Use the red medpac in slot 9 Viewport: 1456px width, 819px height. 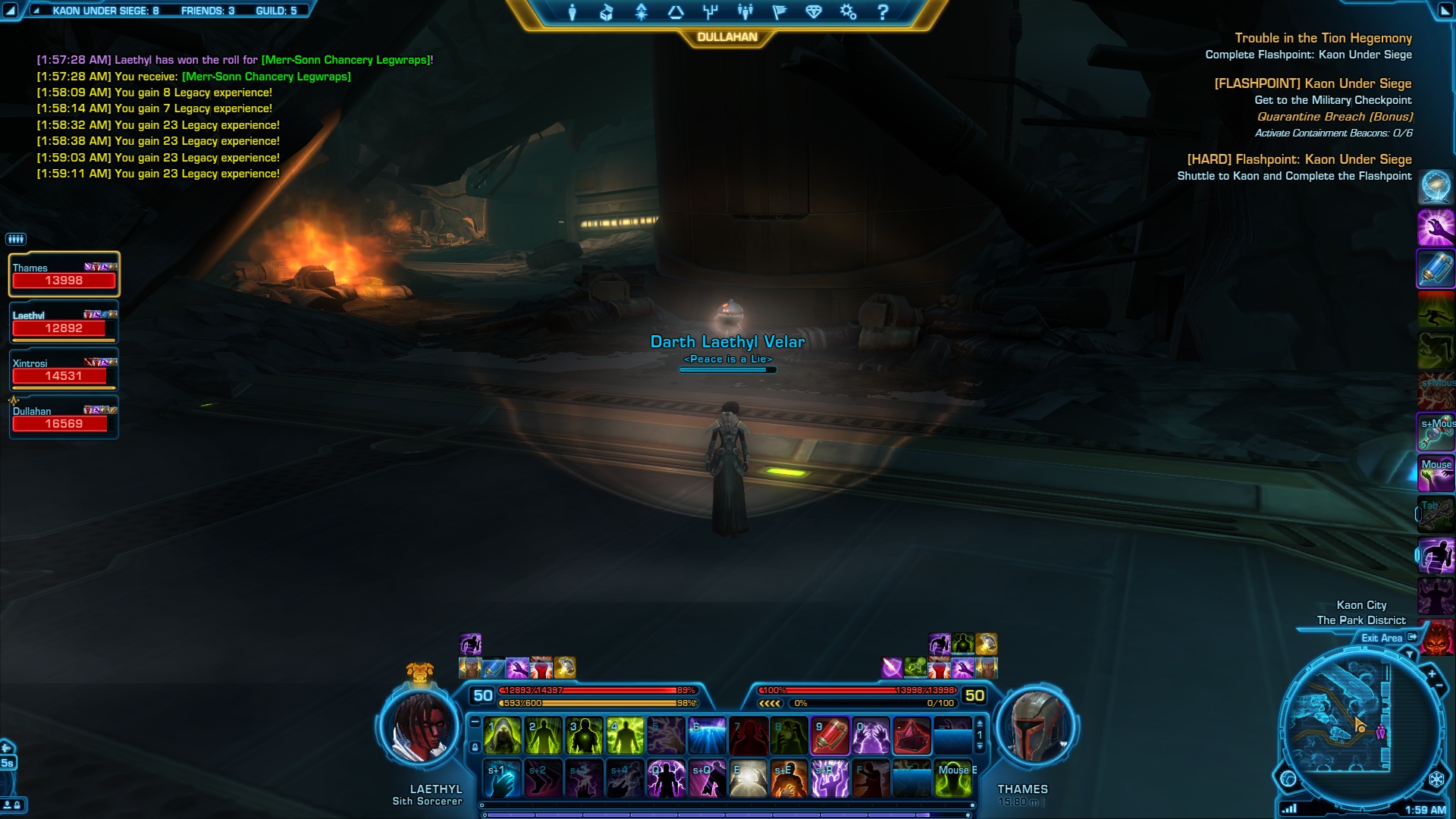coord(830,736)
